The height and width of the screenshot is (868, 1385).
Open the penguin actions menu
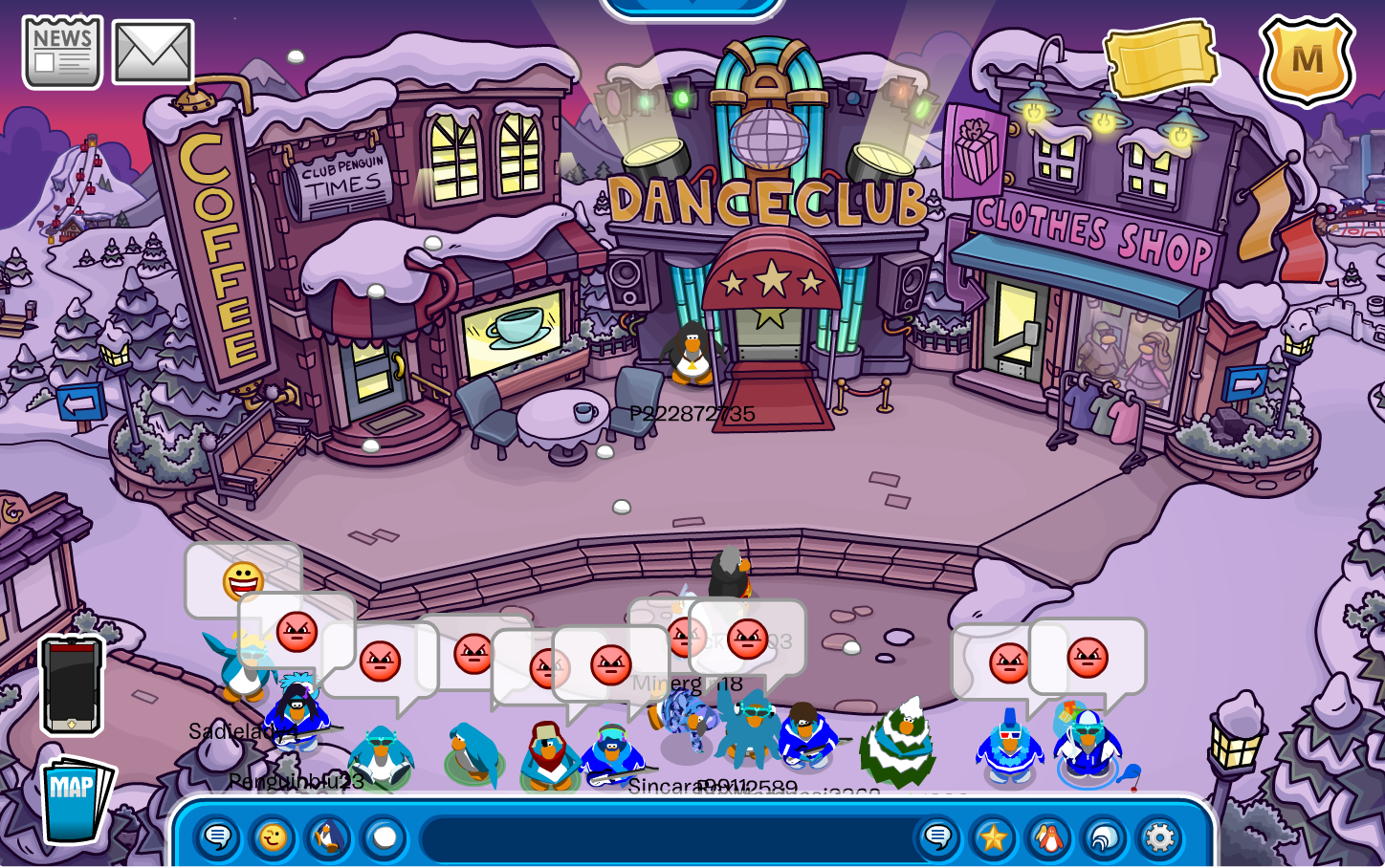[328, 838]
